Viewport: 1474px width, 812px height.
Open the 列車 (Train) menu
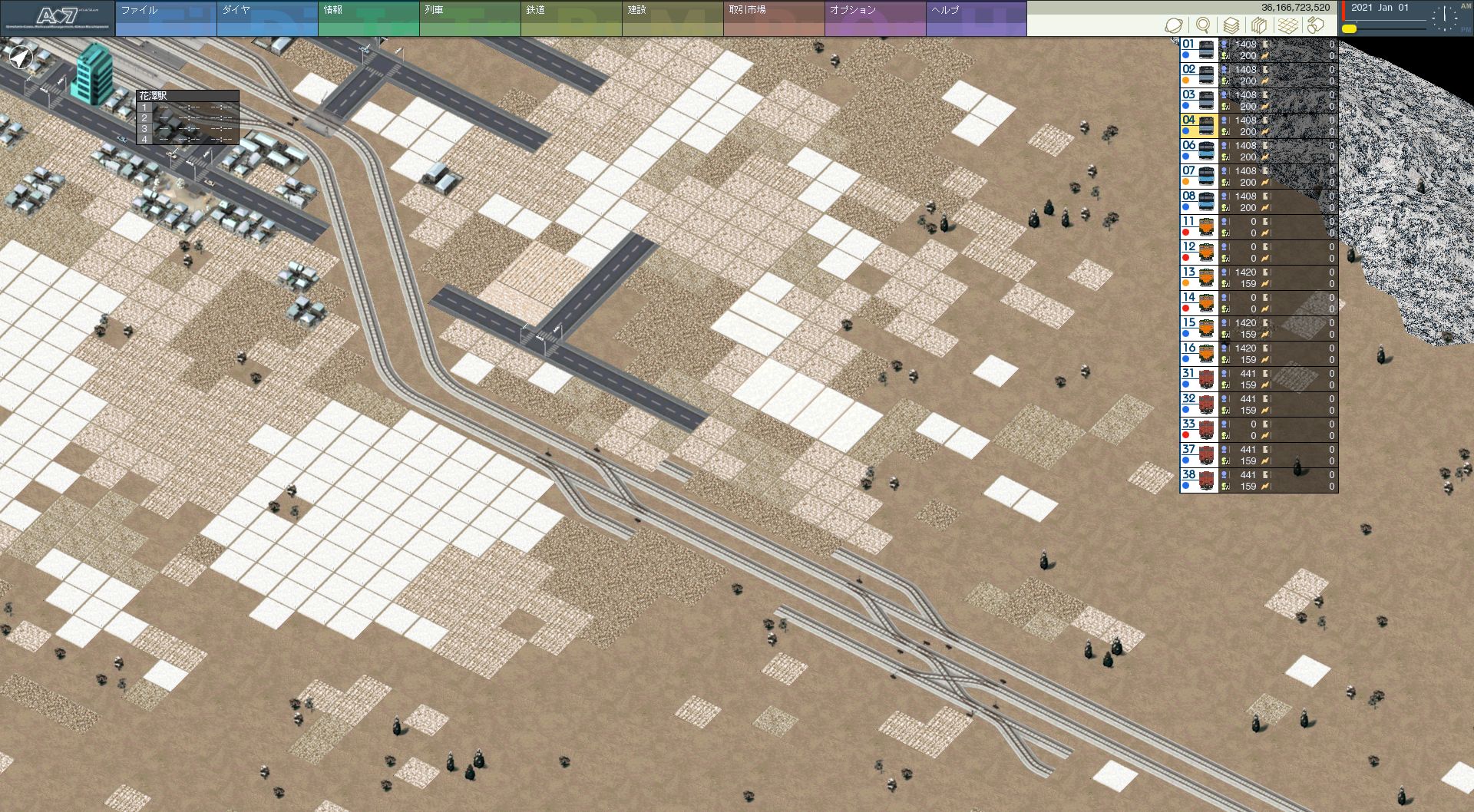point(470,18)
